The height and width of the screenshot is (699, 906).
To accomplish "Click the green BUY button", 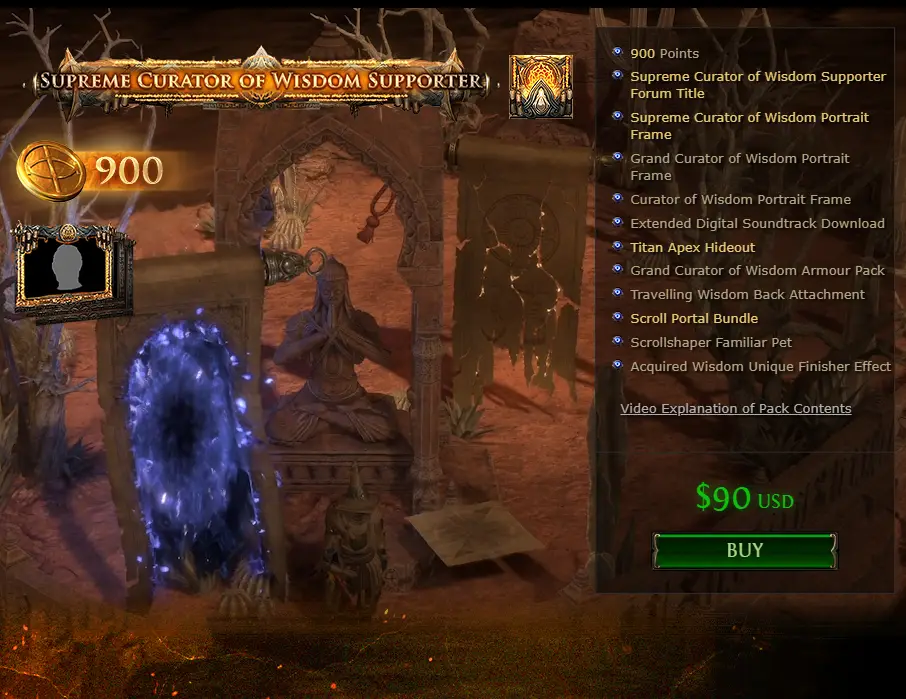I will pyautogui.click(x=744, y=550).
